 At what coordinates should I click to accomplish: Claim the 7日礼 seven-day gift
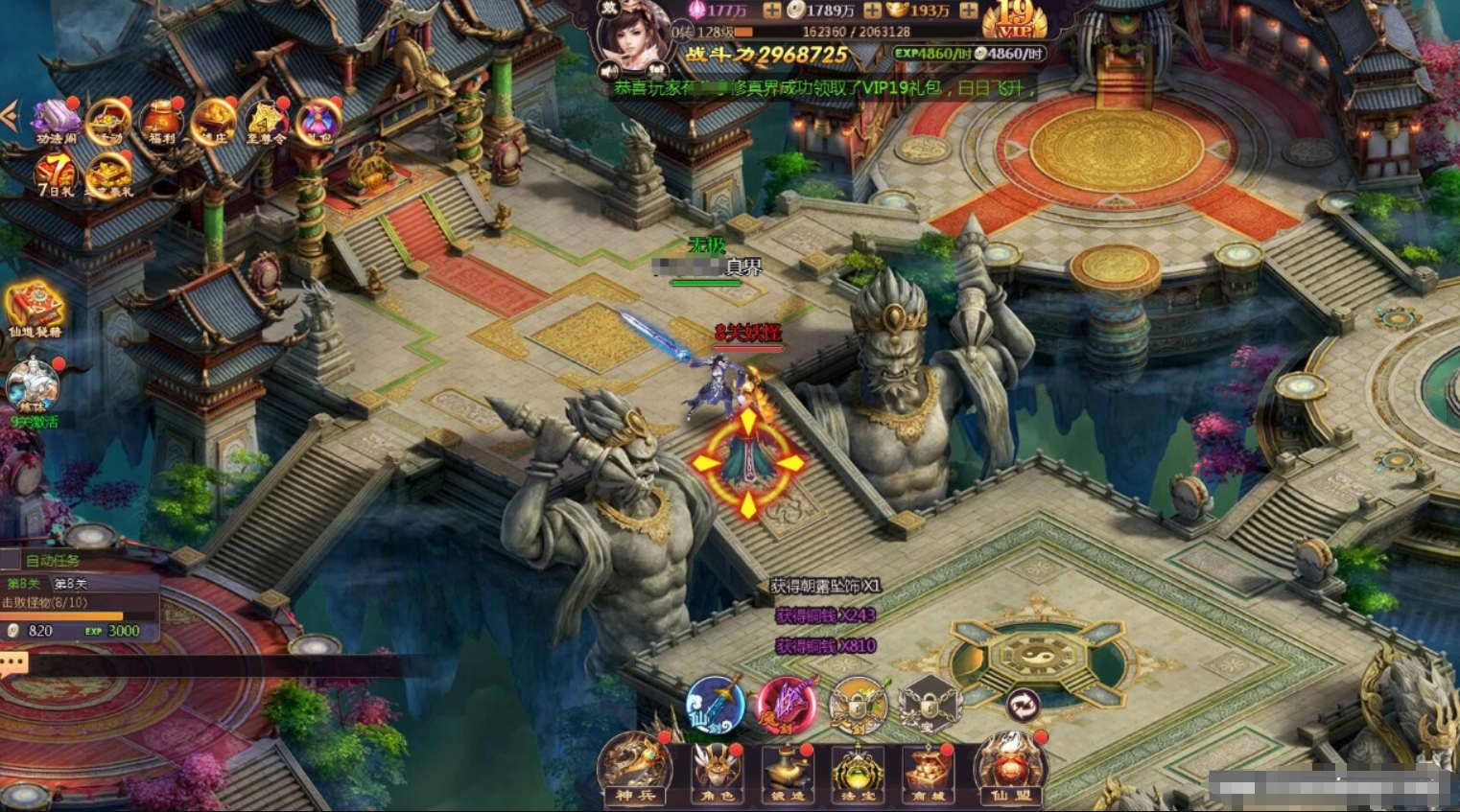[x=56, y=174]
